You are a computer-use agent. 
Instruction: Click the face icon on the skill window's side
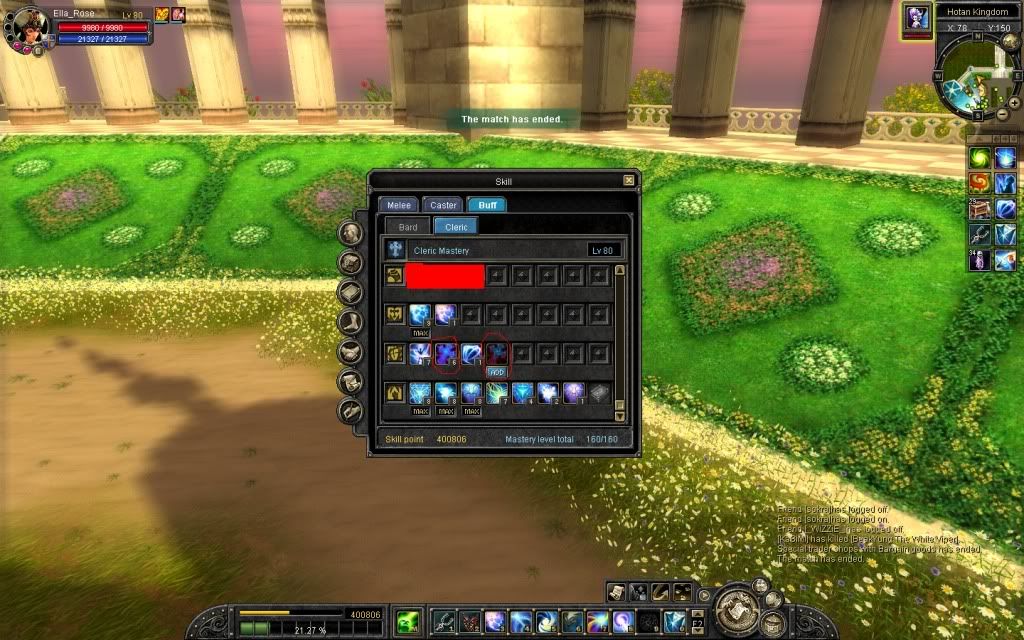click(x=351, y=234)
